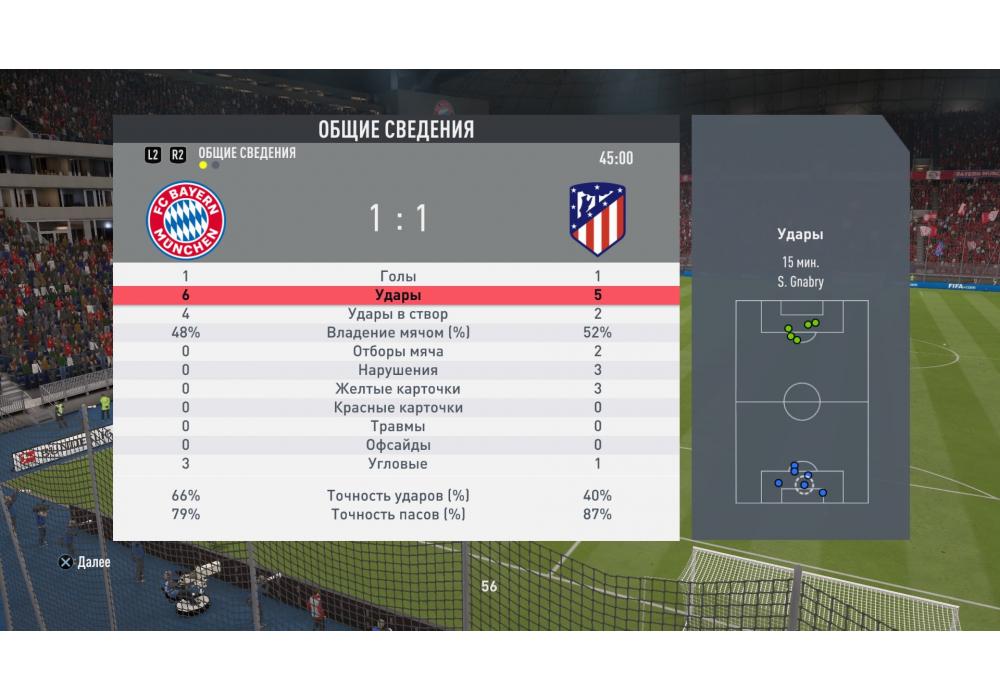Click the shot map pitch diagram

point(801,401)
